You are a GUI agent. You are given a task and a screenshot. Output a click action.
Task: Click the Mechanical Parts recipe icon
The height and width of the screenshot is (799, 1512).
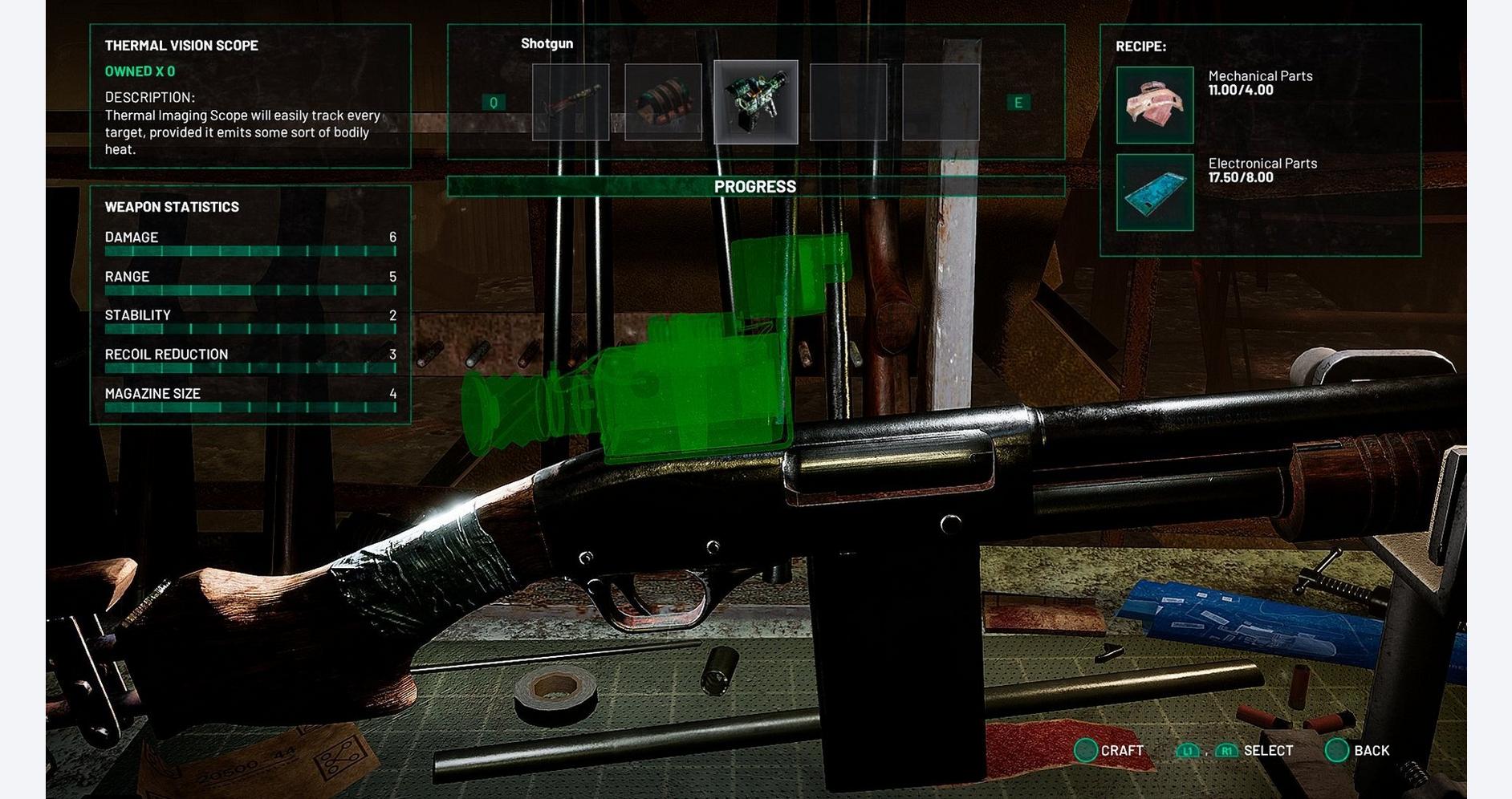coord(1155,105)
